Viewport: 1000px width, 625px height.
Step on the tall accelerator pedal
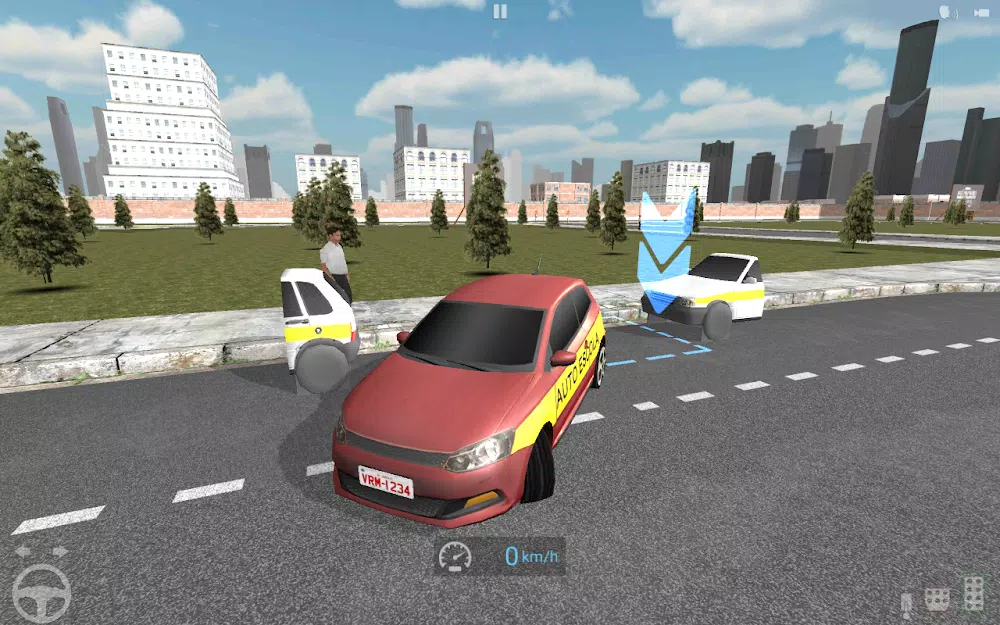(x=973, y=593)
